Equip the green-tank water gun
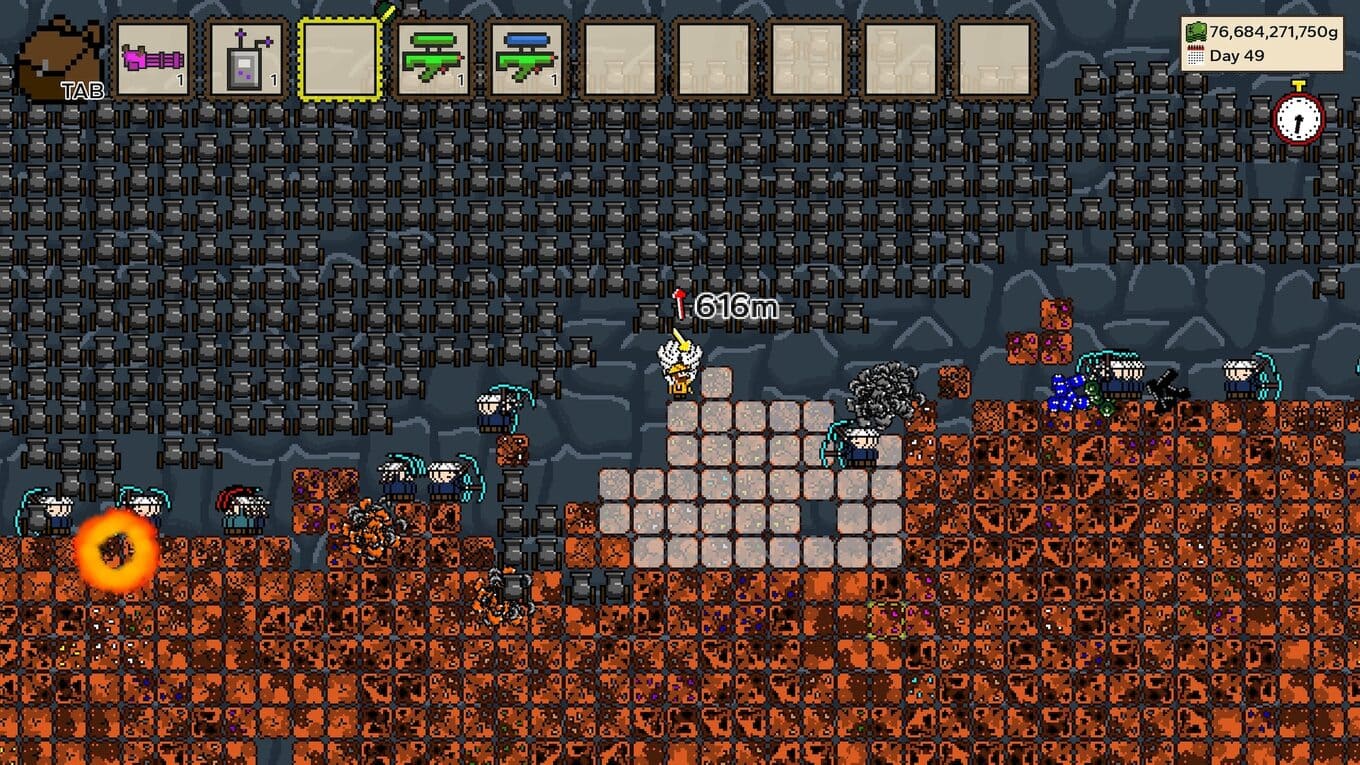The height and width of the screenshot is (765, 1360). (x=434, y=60)
